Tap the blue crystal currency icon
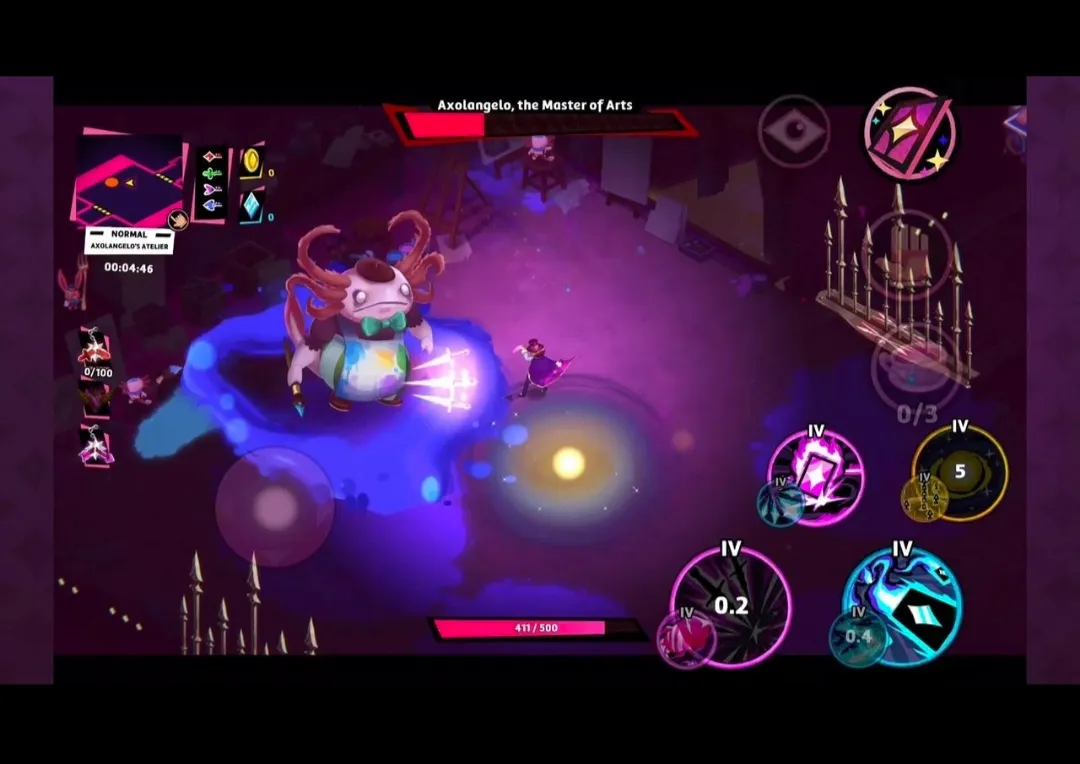The width and height of the screenshot is (1080, 764). pos(251,206)
